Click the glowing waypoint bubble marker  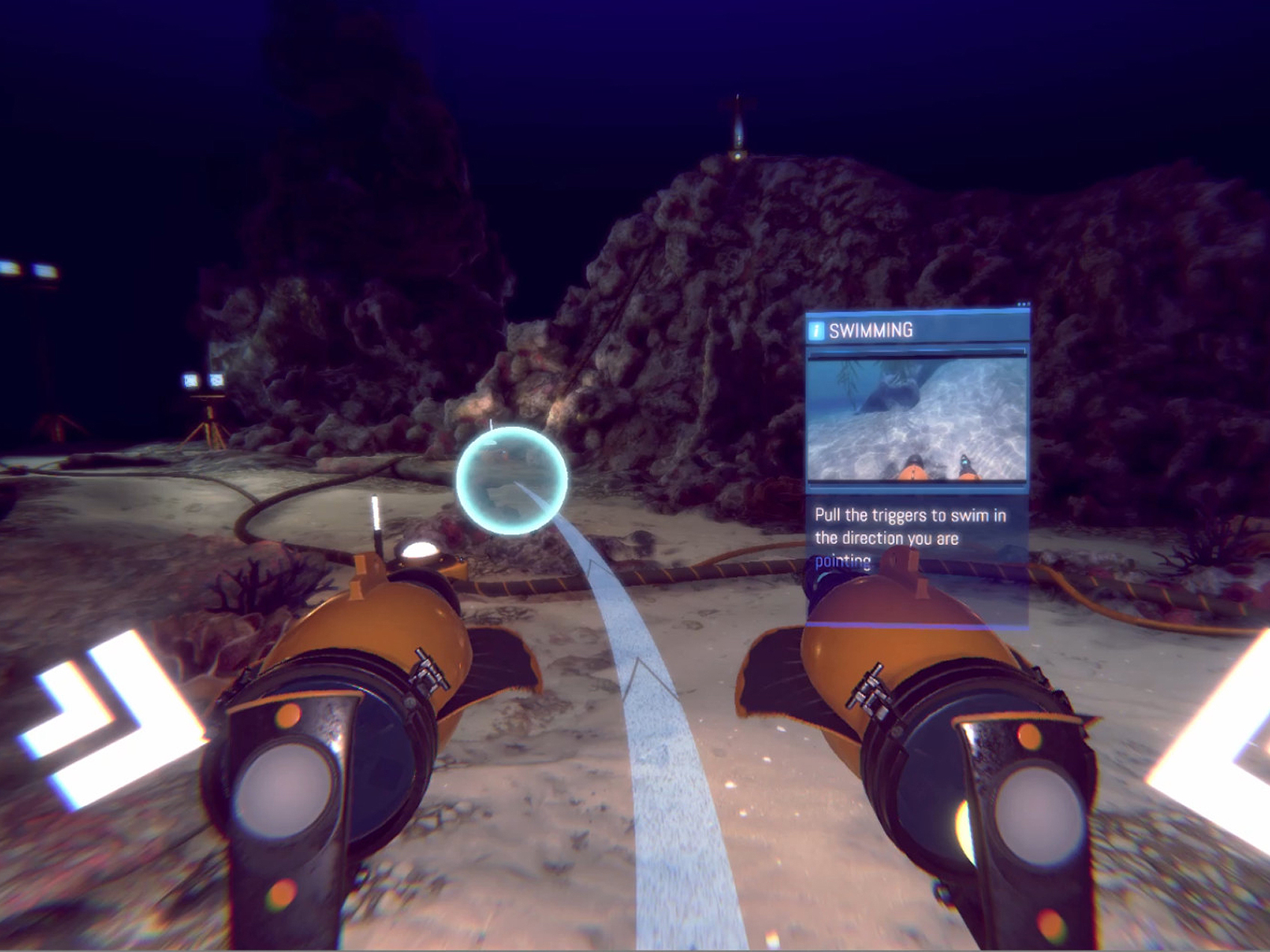tap(512, 480)
